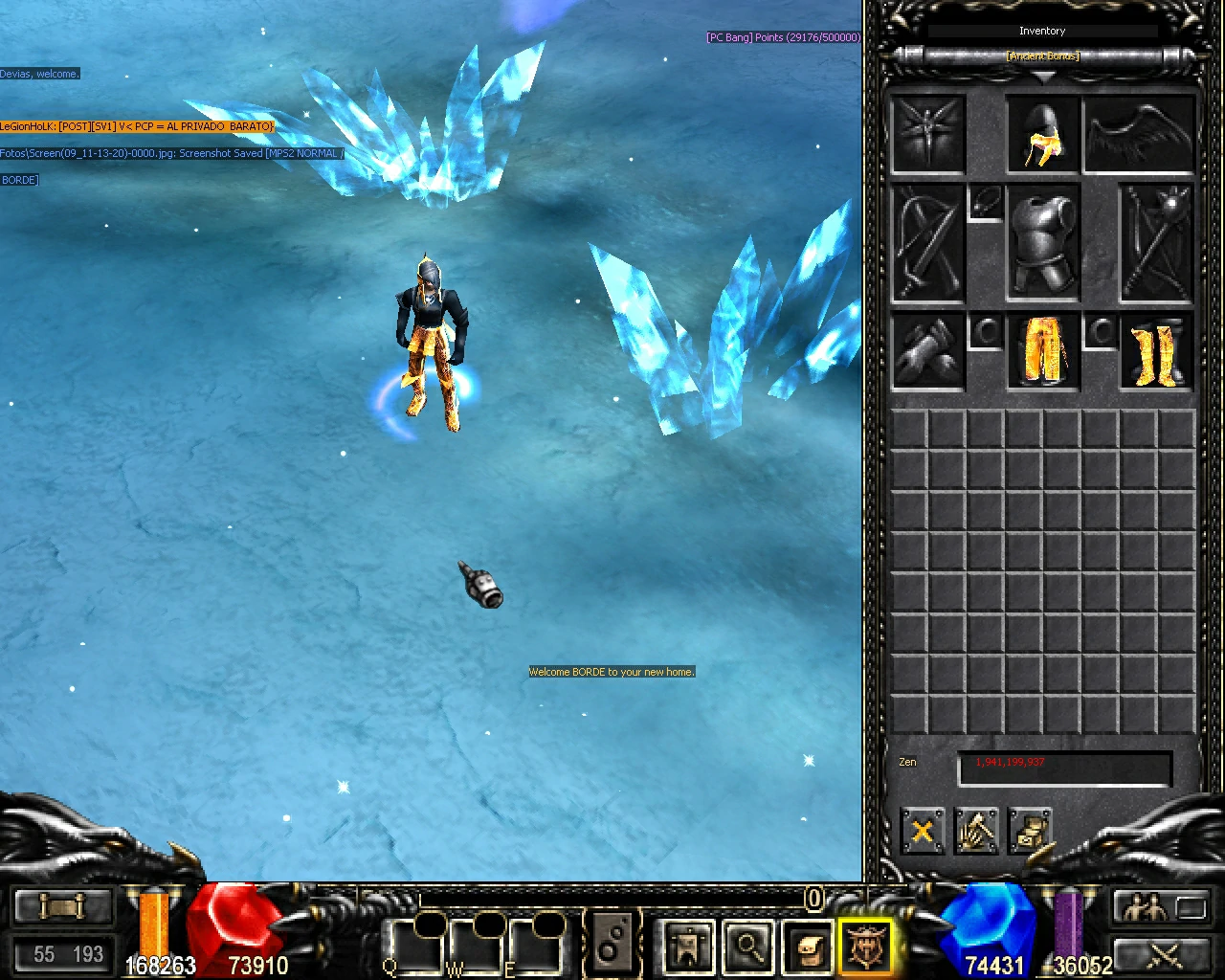Select the magnifying glass search icon
Screen dimensions: 1225x980
click(749, 947)
